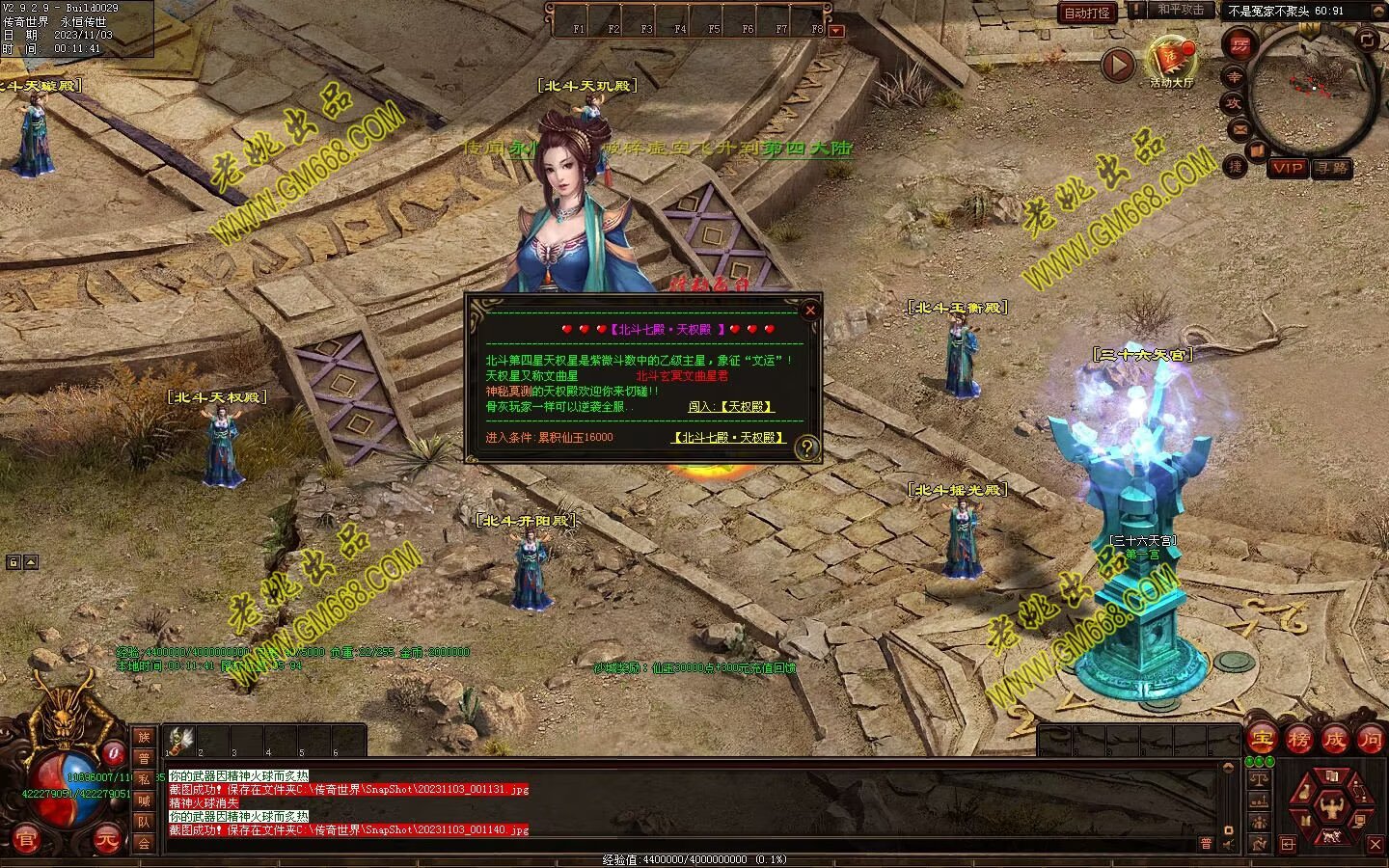The image size is (1389, 868).
Task: Open the dialogue's question mark help
Action: [807, 447]
